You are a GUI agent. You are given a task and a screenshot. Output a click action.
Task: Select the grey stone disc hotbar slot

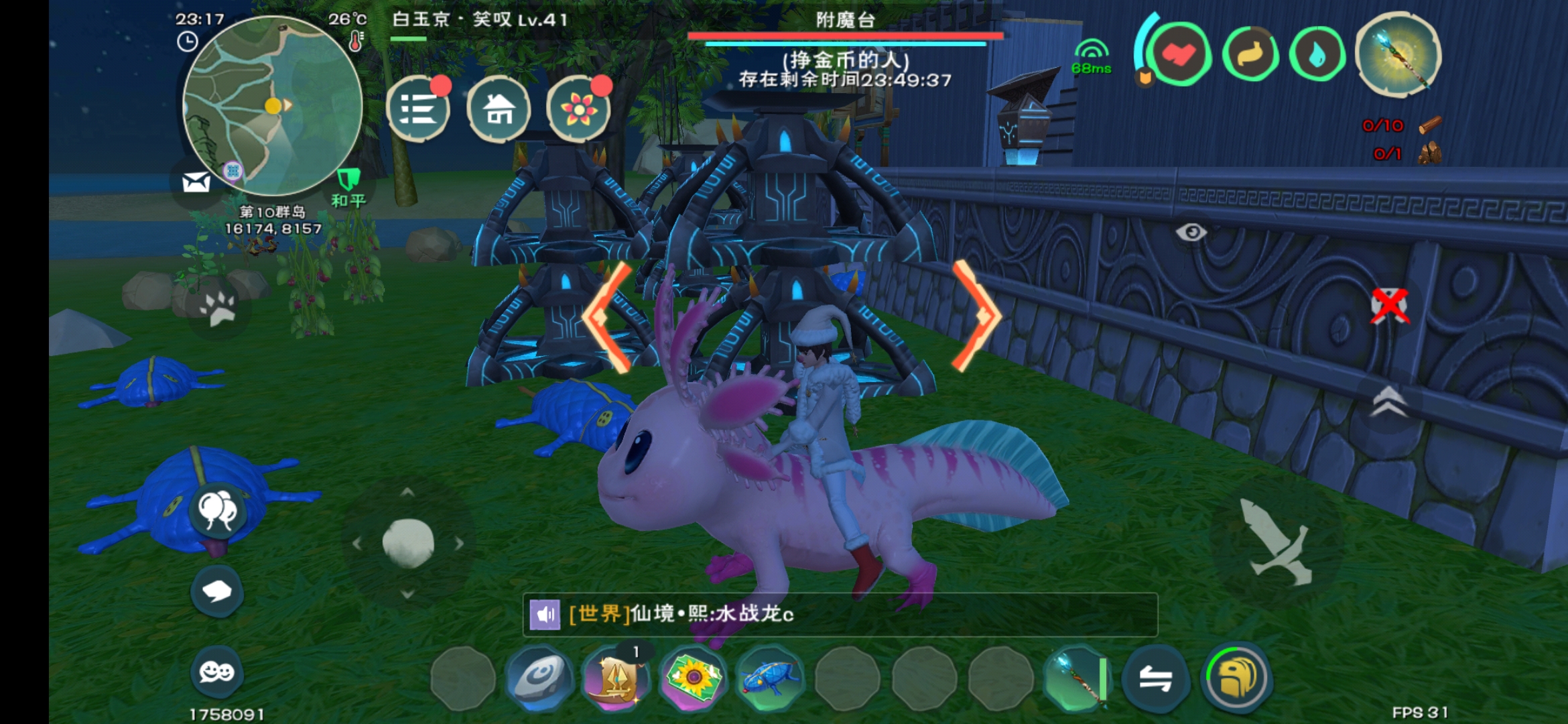click(539, 678)
